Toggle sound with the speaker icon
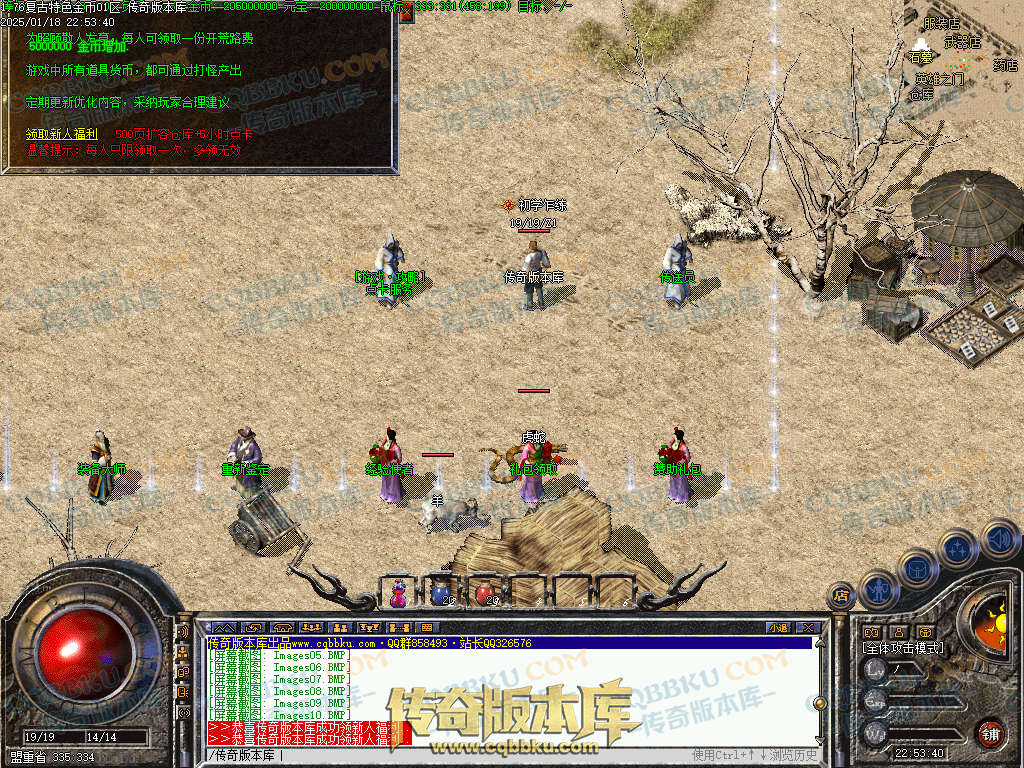 click(999, 540)
